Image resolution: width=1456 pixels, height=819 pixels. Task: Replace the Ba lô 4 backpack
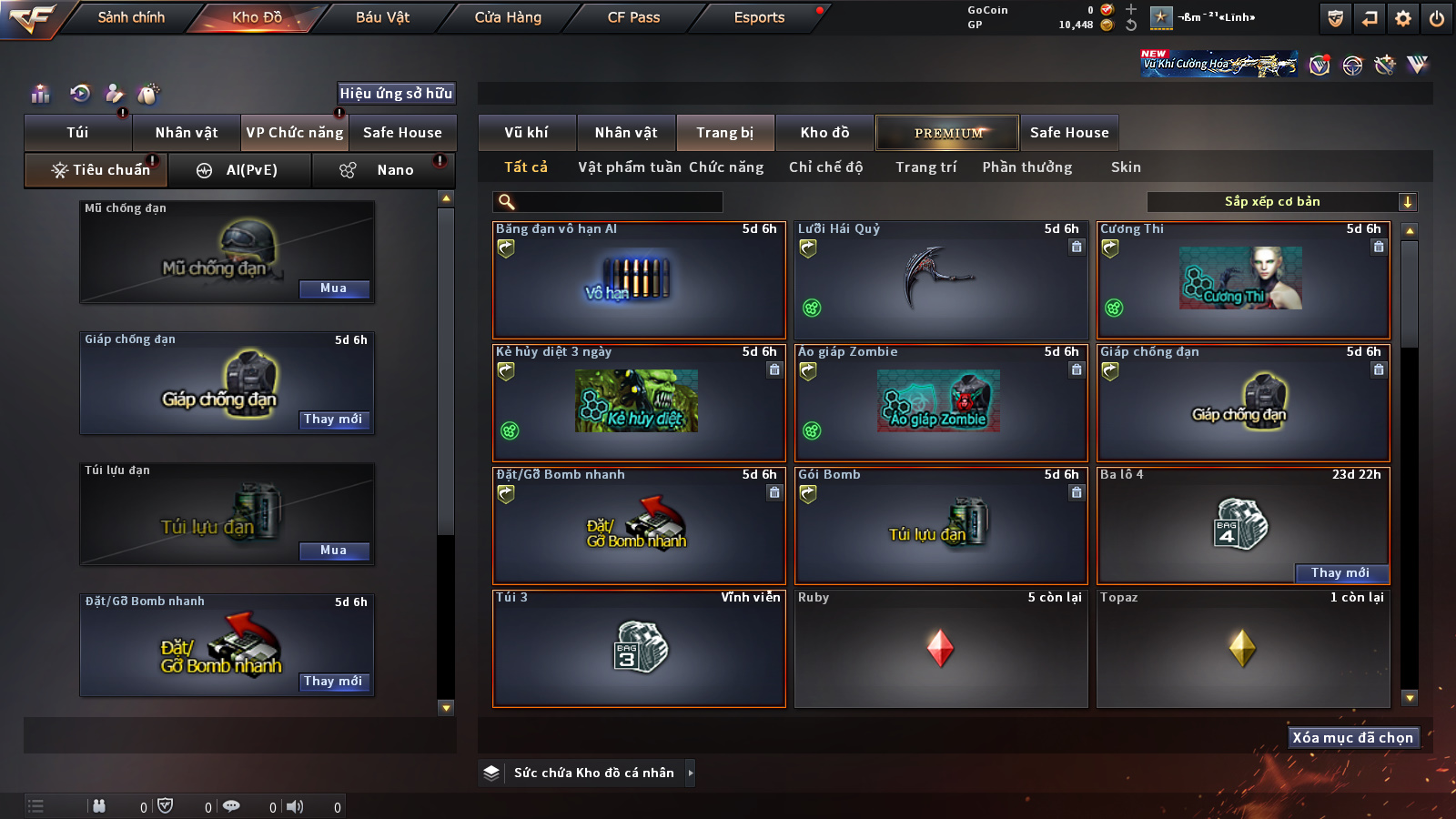click(1340, 573)
